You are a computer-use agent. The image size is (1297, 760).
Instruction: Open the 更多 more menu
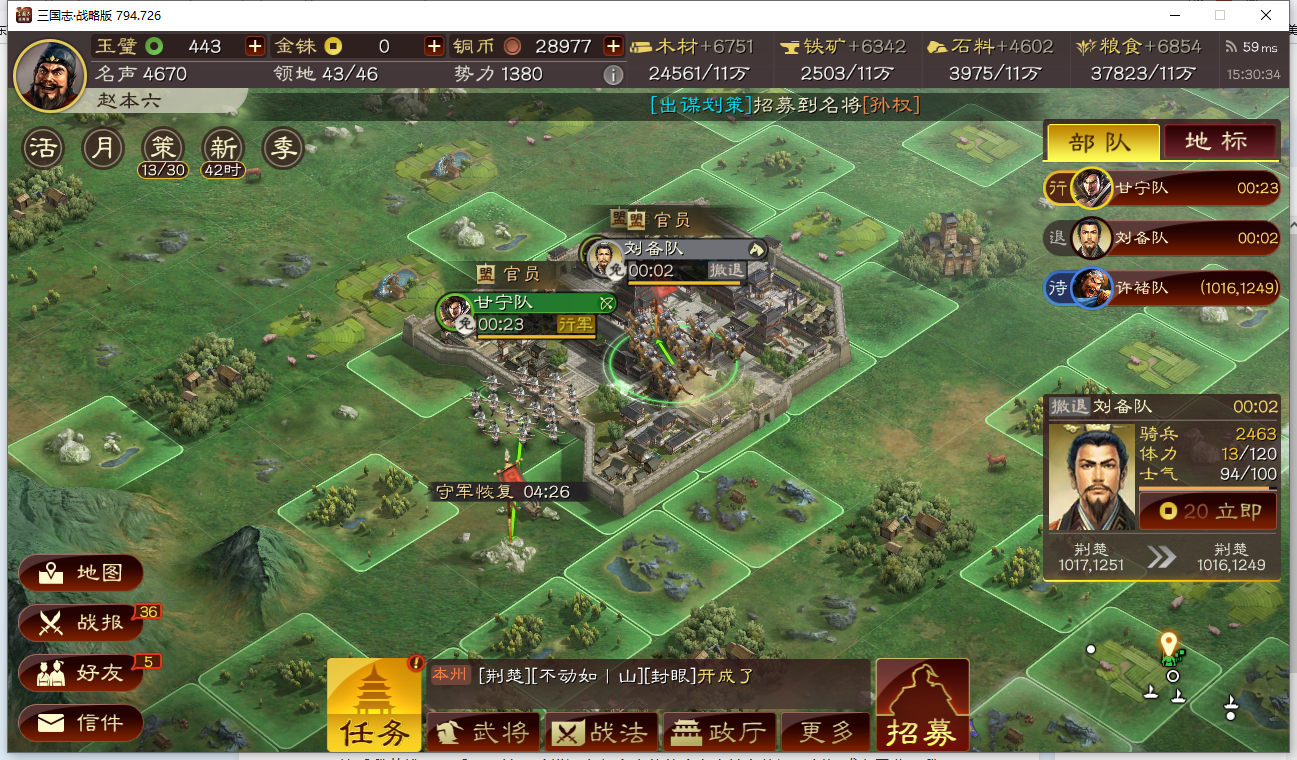tap(826, 732)
